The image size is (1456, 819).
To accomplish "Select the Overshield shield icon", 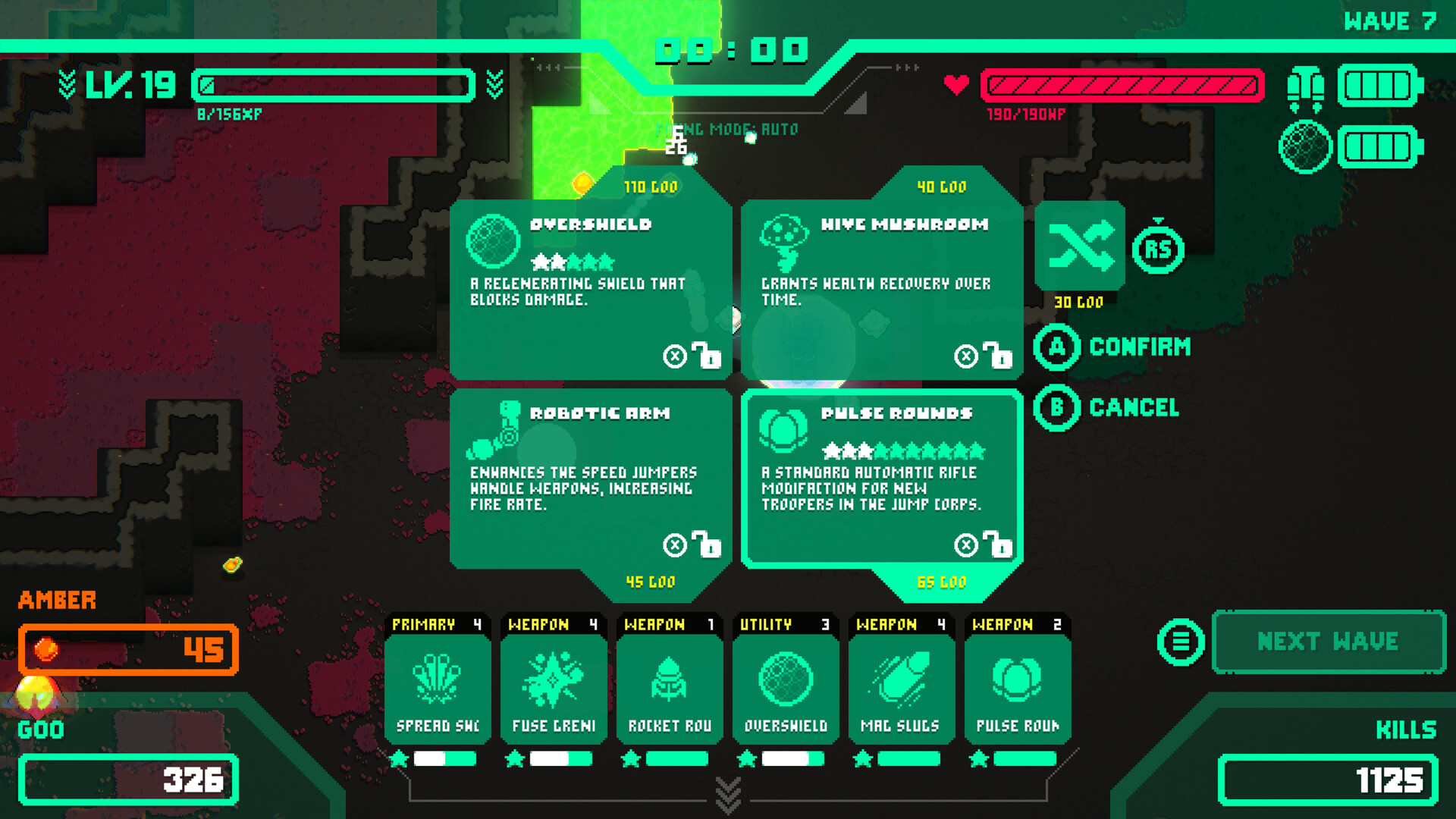I will click(x=493, y=239).
